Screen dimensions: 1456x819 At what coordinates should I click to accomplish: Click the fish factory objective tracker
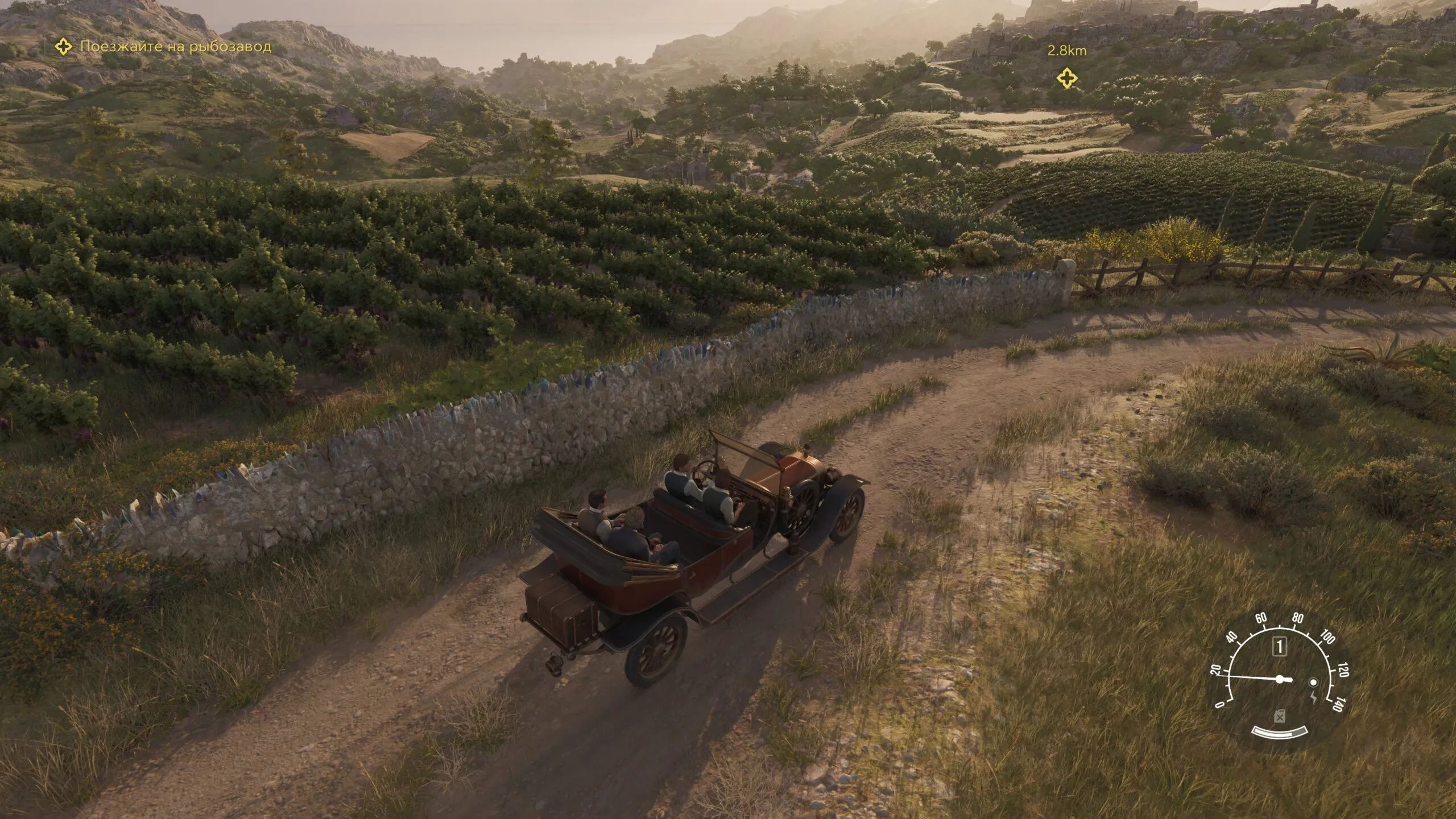click(164, 47)
